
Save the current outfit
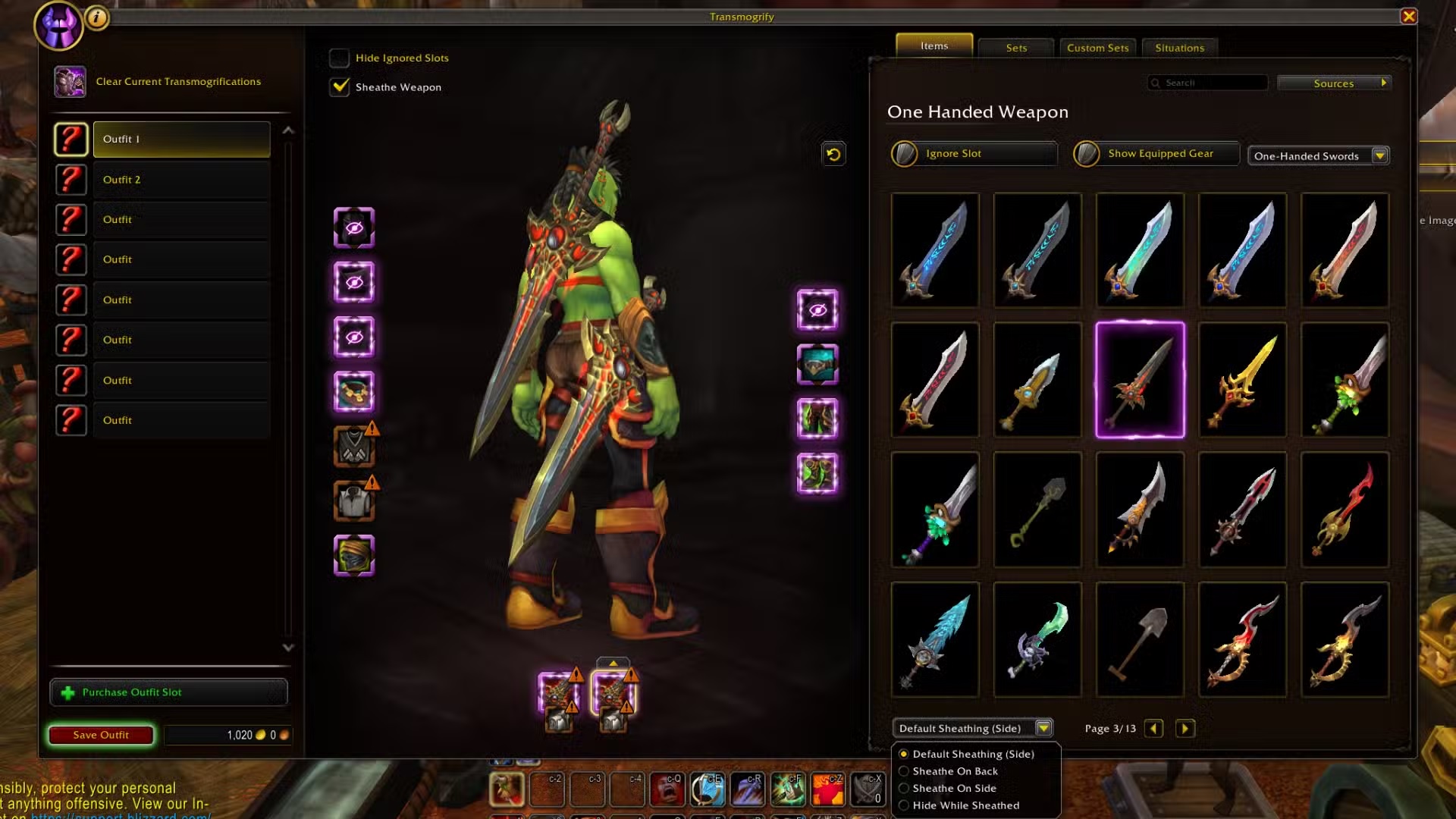(x=101, y=735)
